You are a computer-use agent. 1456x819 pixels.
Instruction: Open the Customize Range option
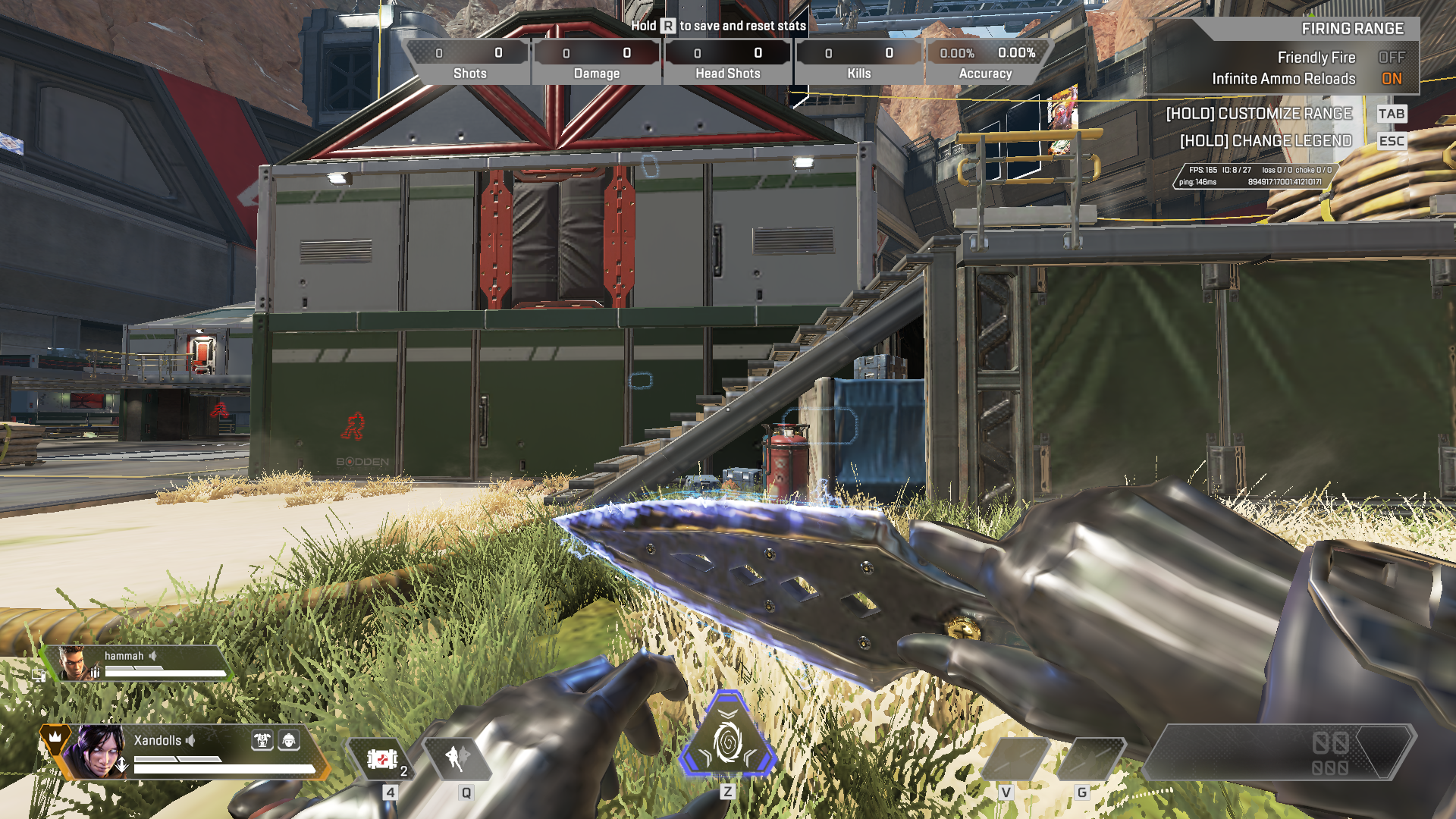pos(1259,114)
